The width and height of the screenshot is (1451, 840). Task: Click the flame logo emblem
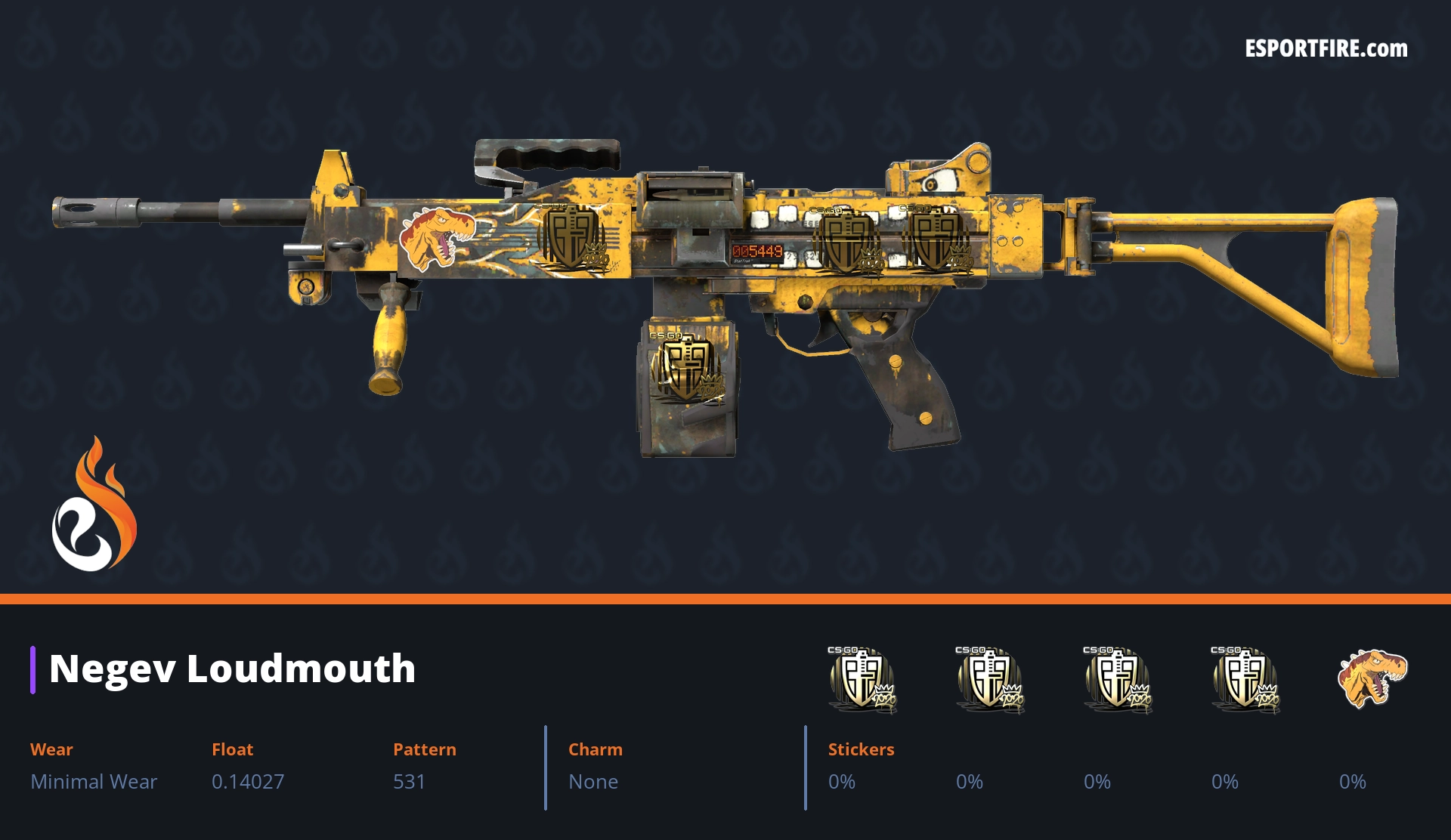(x=94, y=505)
